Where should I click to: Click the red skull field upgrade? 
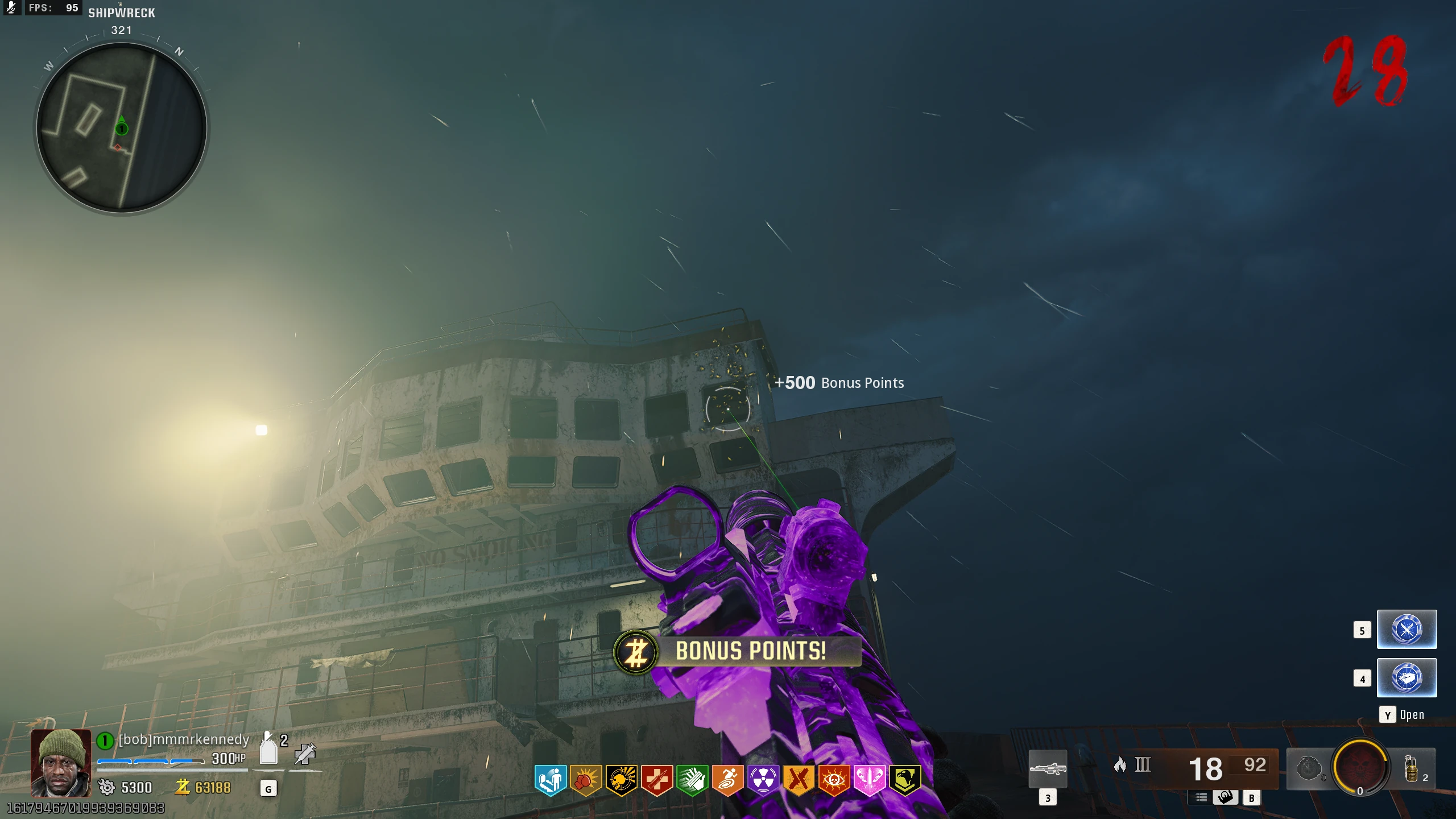tap(1359, 766)
